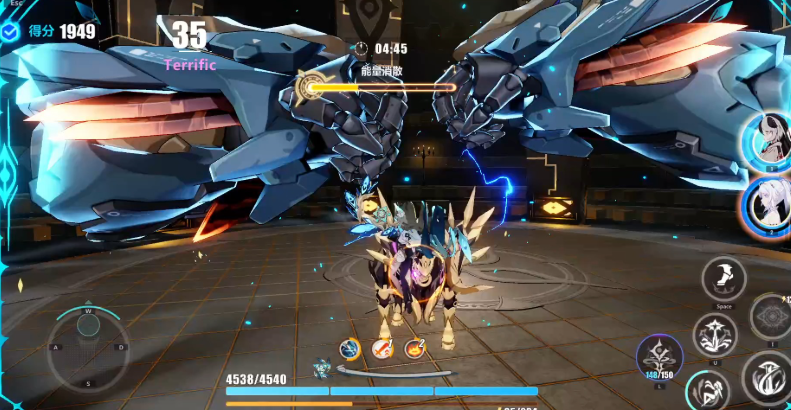Open the pause menu via the blue checkmark icon
791x410 pixels.
pos(11,32)
